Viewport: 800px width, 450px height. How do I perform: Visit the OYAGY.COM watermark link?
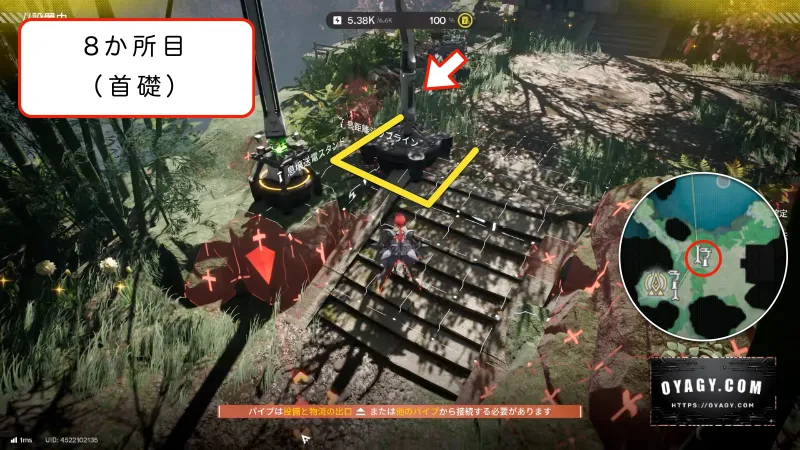pos(714,390)
